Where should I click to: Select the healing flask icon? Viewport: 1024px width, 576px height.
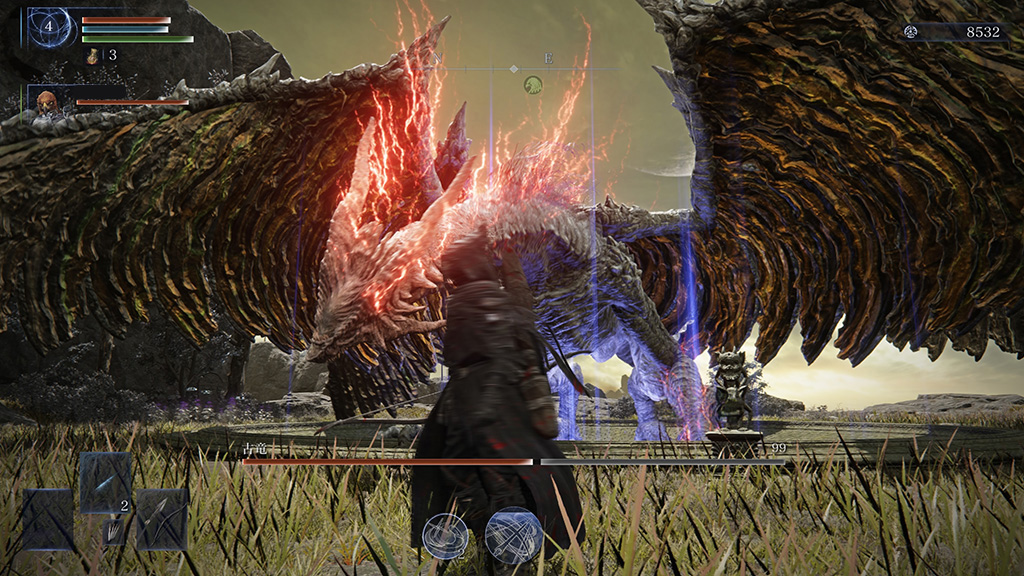[93, 56]
